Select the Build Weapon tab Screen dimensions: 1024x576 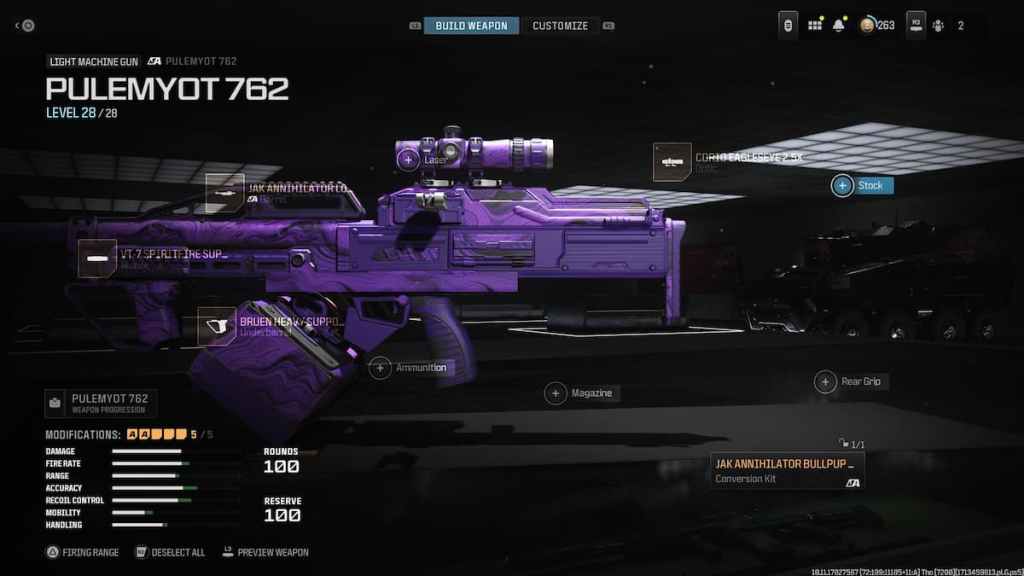tap(471, 25)
